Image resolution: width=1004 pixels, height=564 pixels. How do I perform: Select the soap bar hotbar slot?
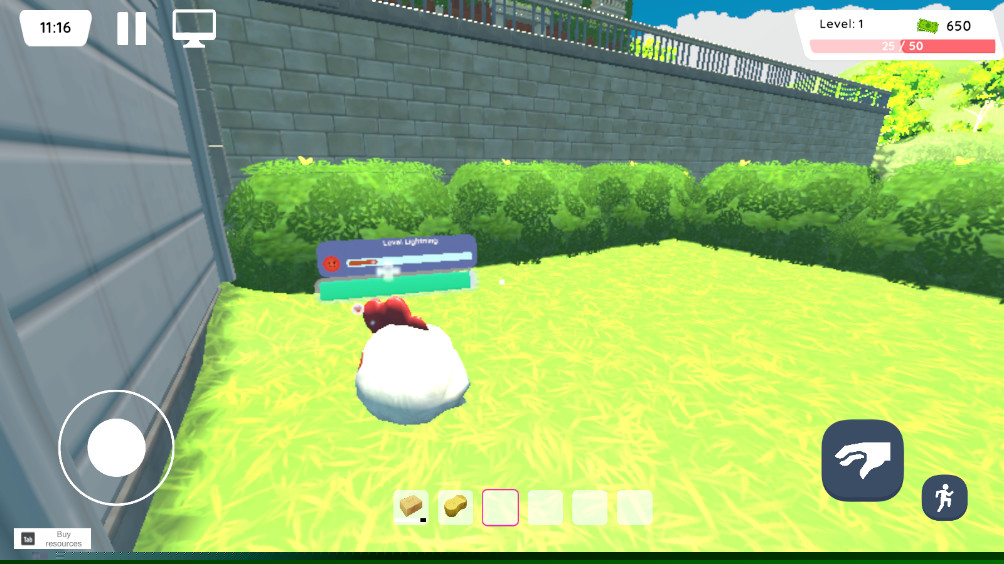tap(411, 507)
